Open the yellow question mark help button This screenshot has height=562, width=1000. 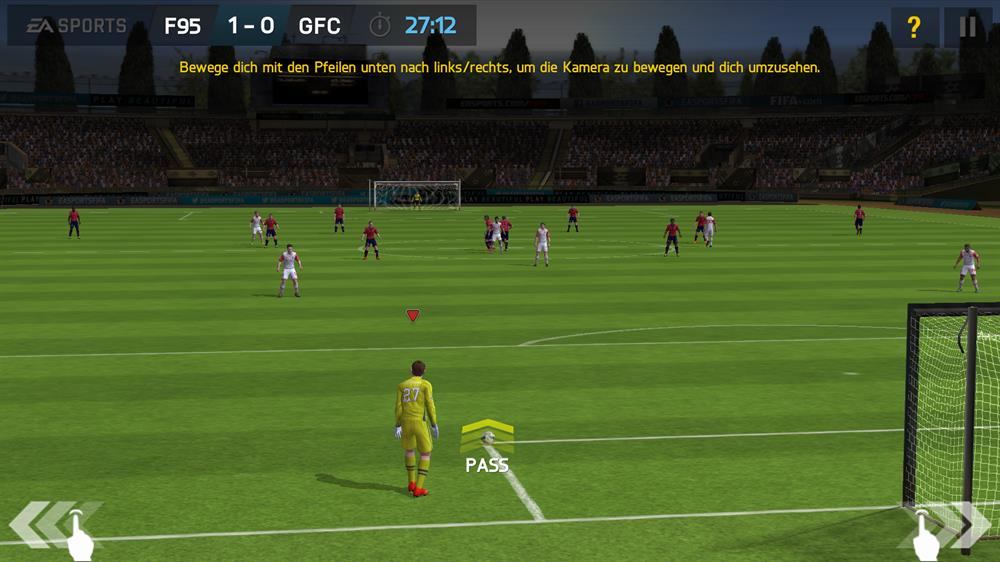coord(913,27)
